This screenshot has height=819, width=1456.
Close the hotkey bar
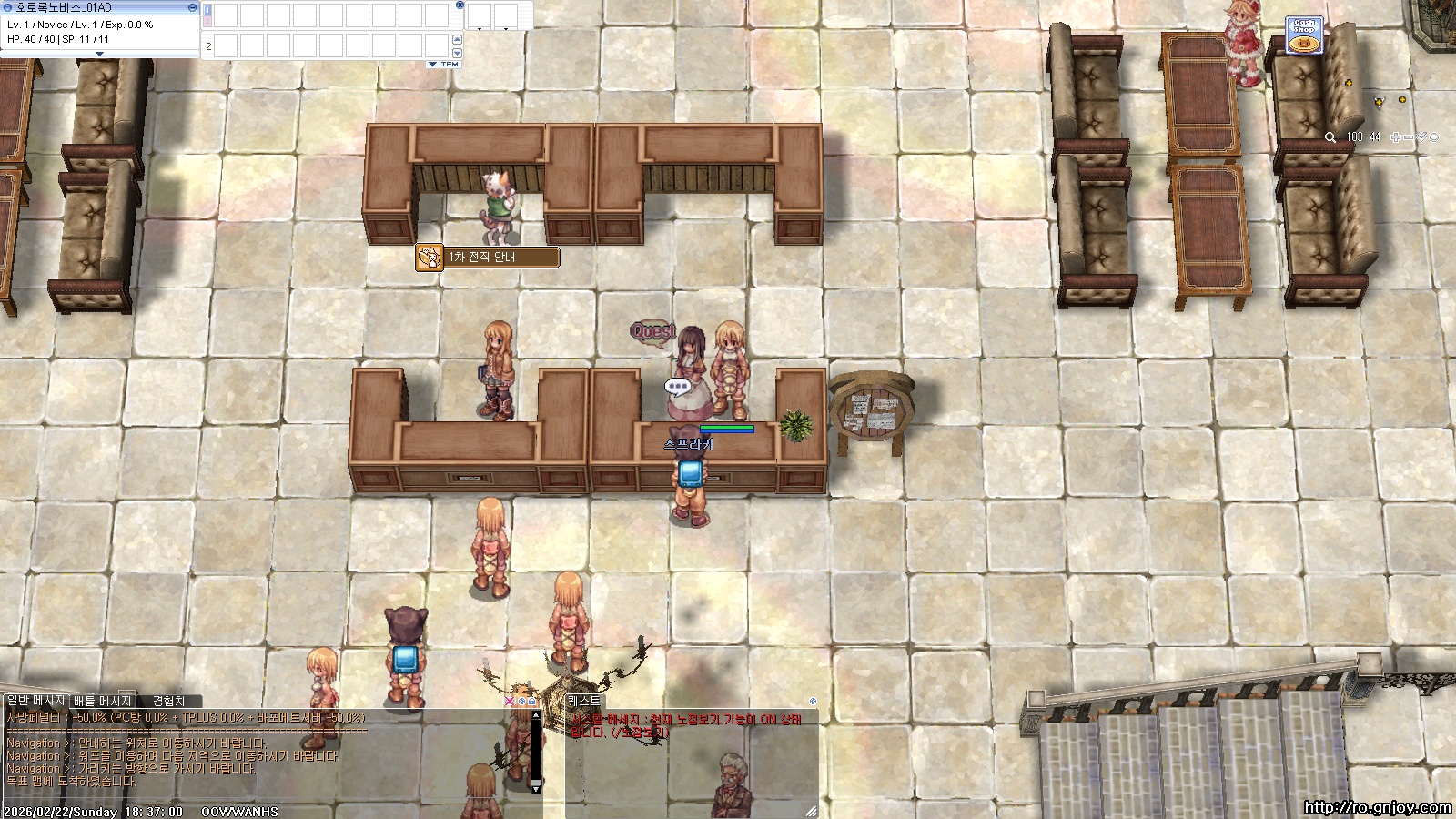[460, 5]
